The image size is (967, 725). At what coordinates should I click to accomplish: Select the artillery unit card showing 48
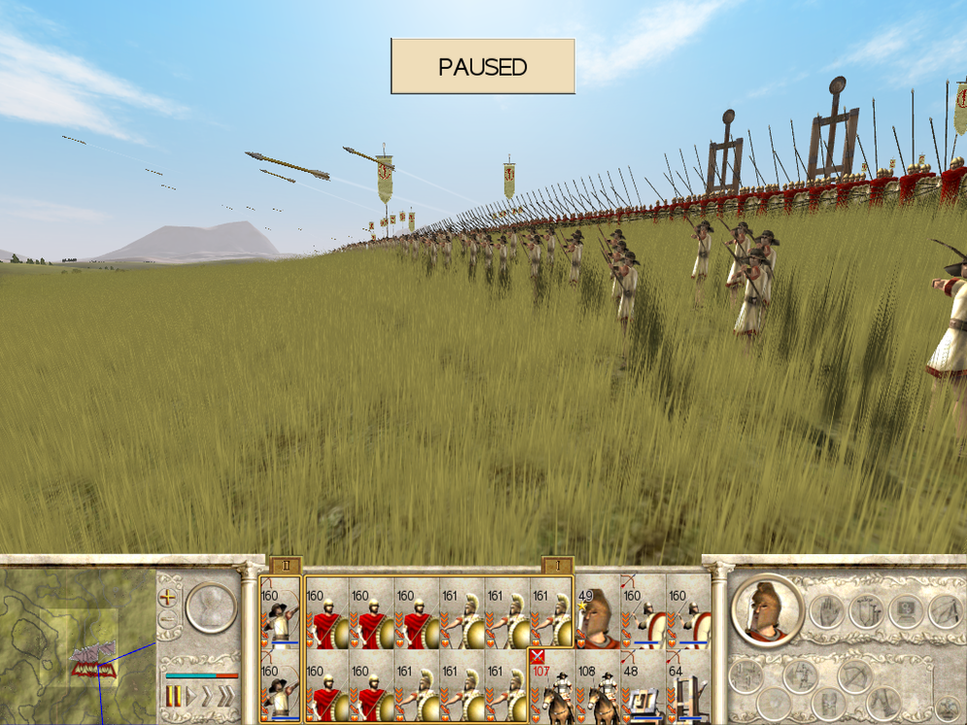(642, 686)
